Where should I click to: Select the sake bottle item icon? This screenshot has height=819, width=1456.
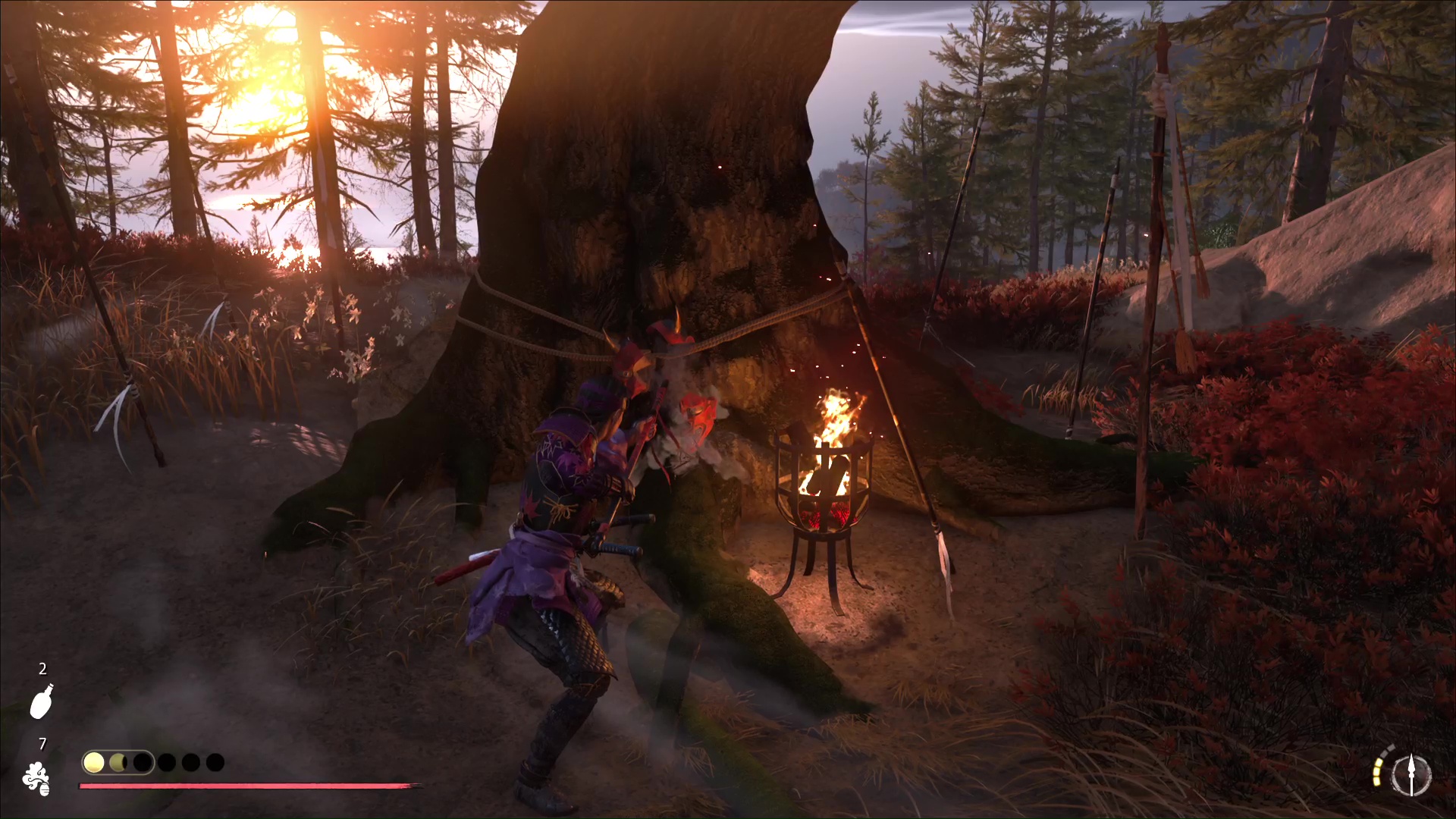42,701
